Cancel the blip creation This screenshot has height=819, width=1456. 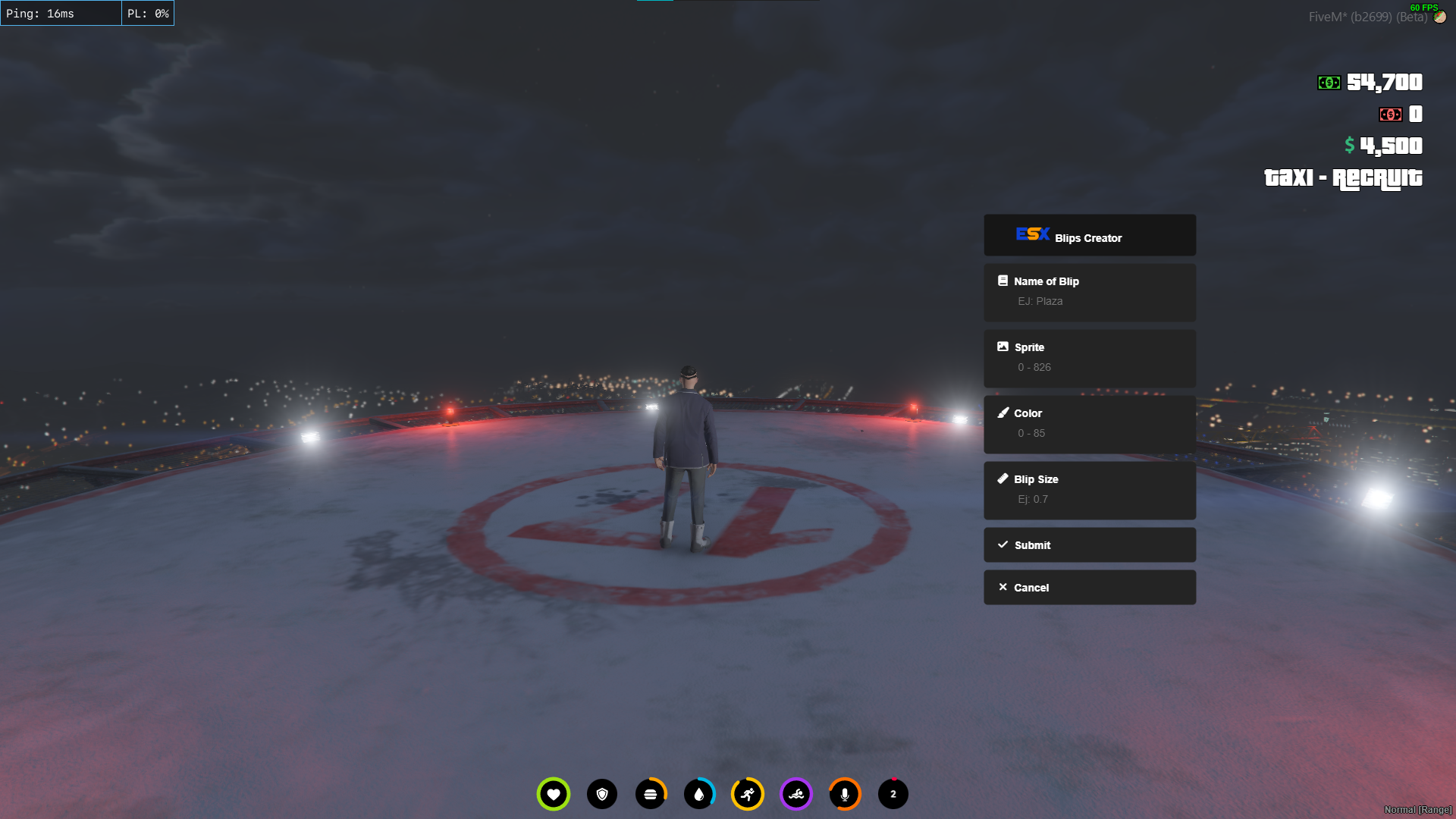pos(1090,587)
